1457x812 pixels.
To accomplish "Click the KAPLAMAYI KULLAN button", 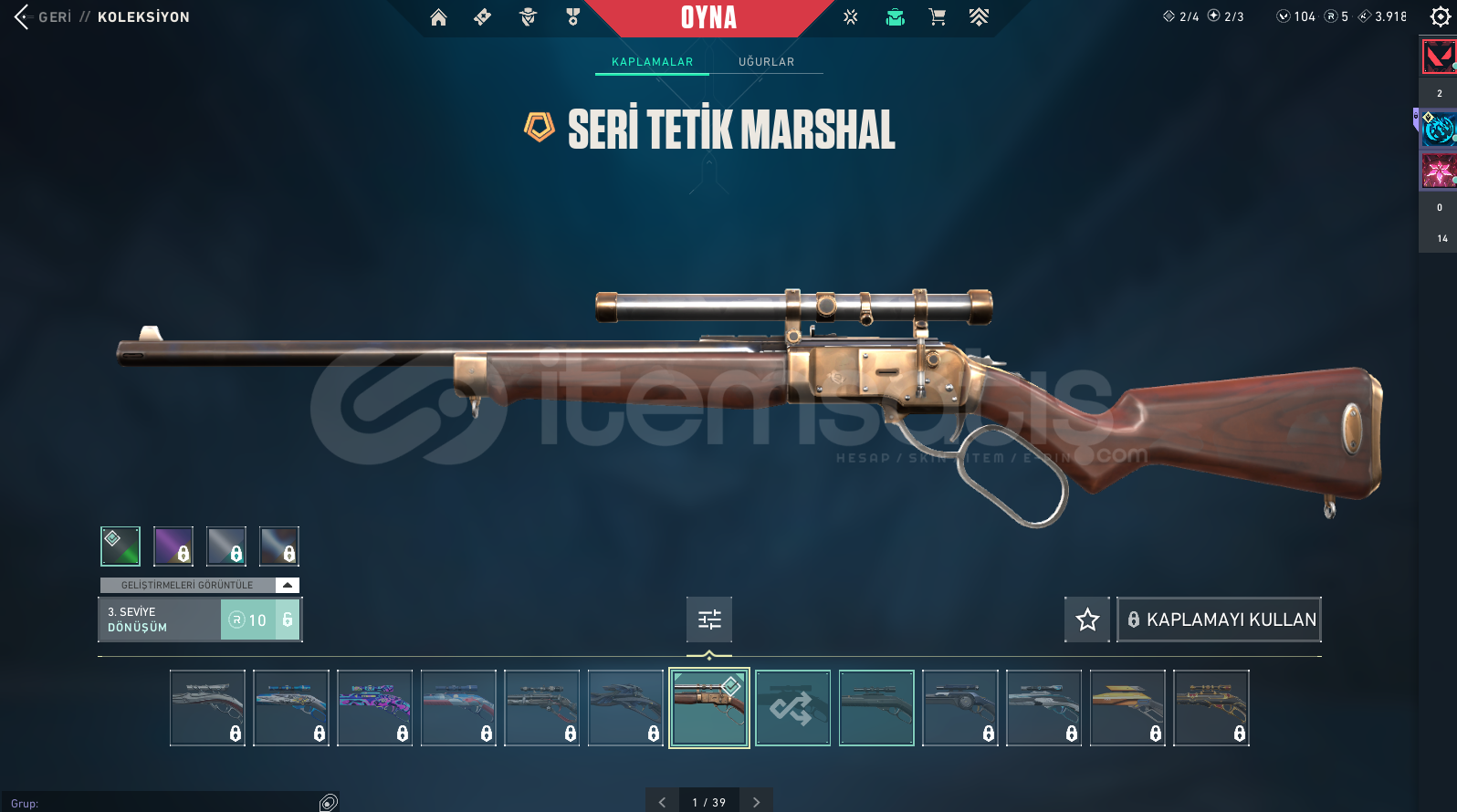I will pos(1220,620).
